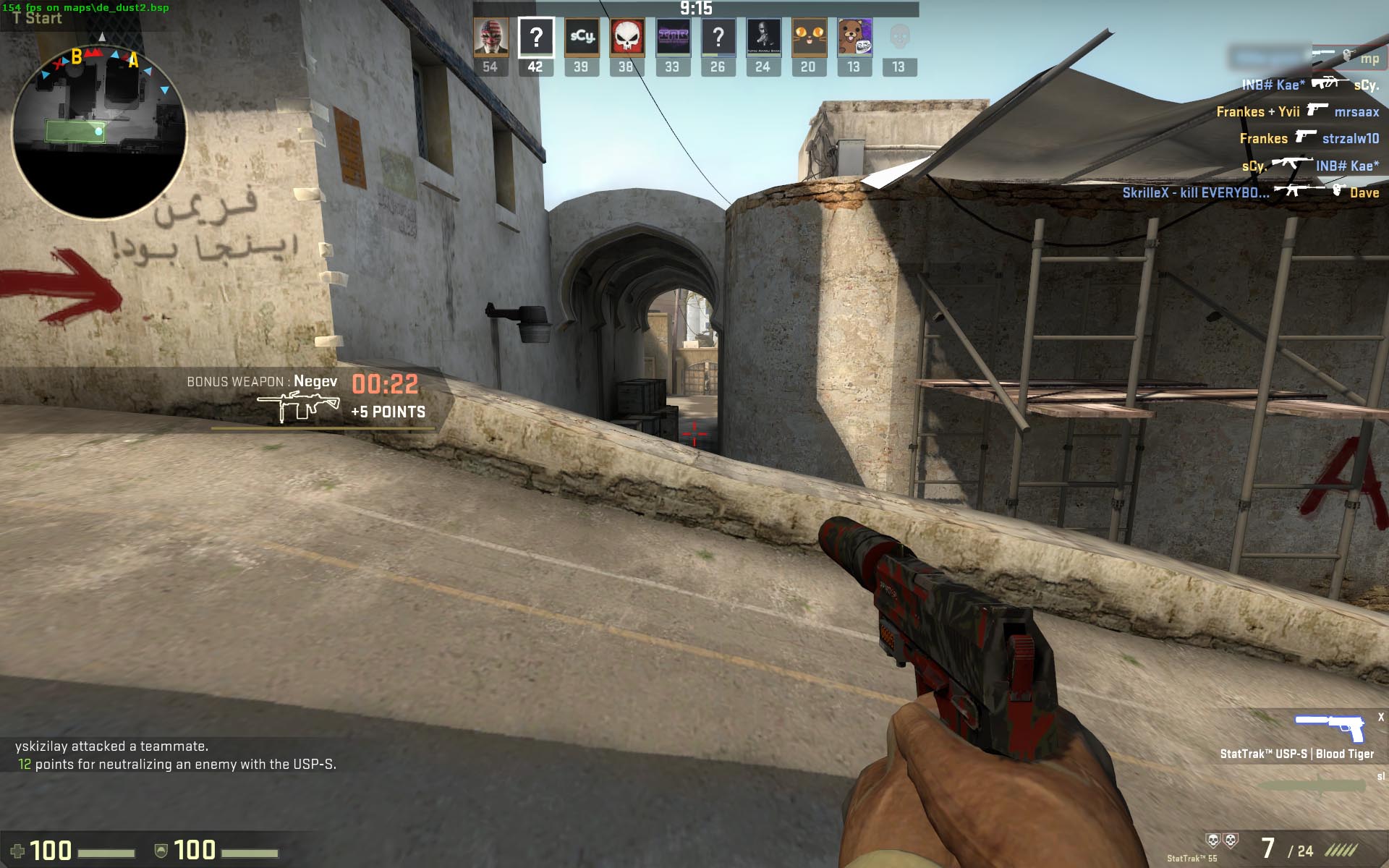Click the SkrilleX killed Dave feed entry
This screenshot has width=1389, height=868.
pyautogui.click(x=1250, y=192)
